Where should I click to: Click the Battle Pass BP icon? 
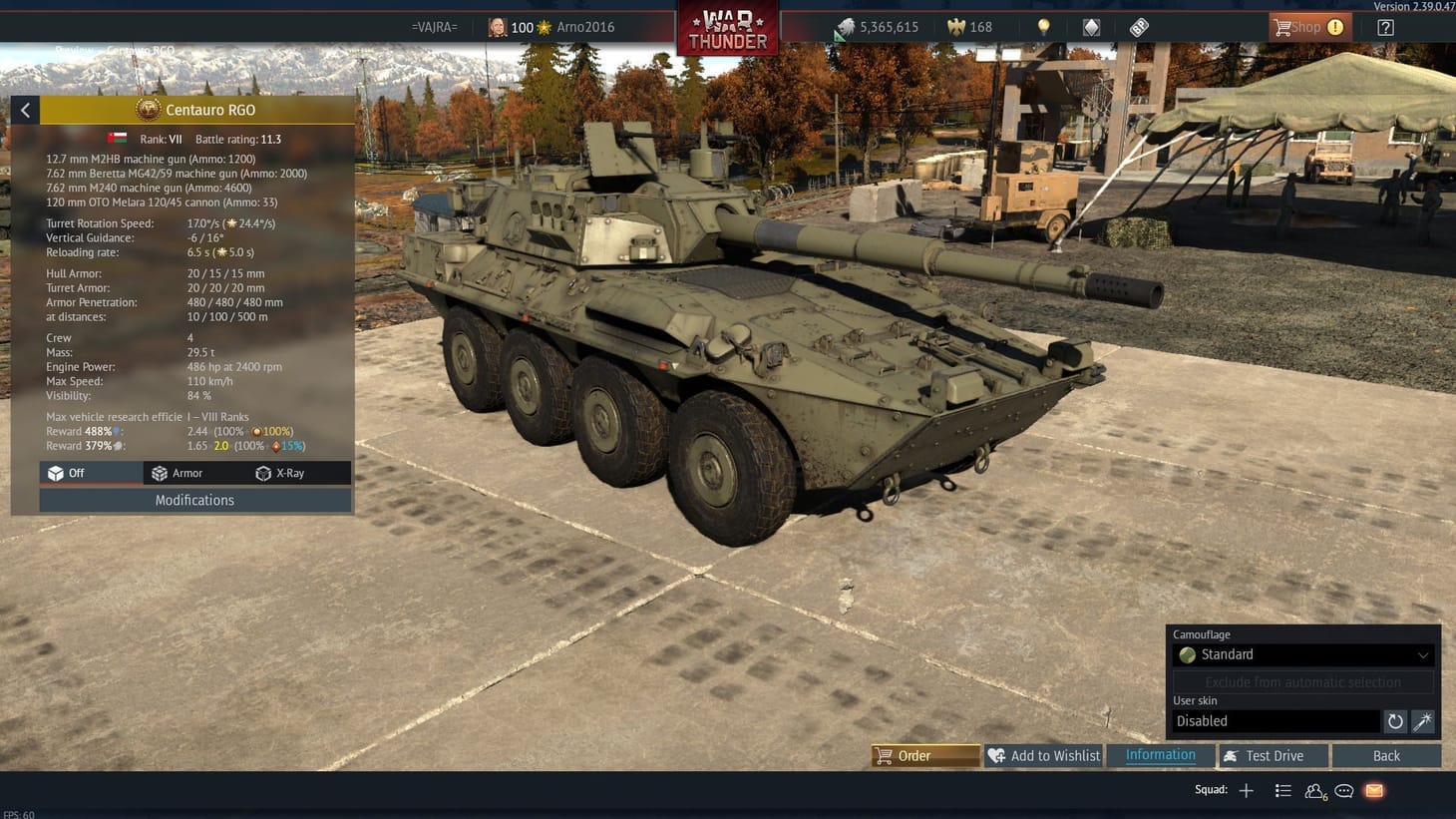click(1139, 27)
